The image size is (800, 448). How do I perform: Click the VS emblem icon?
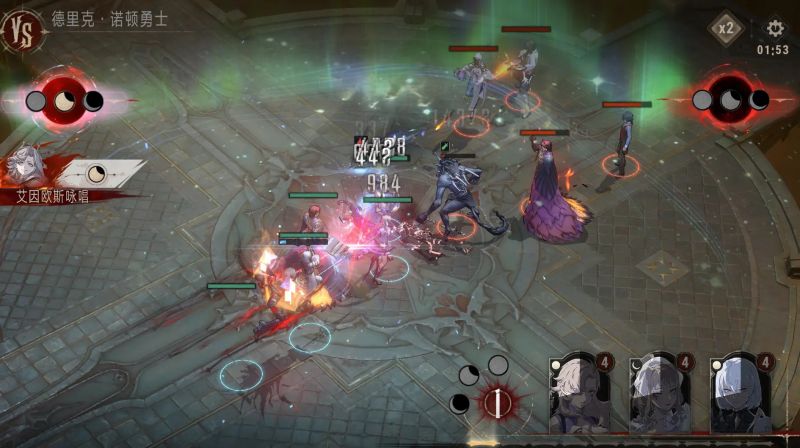click(22, 29)
